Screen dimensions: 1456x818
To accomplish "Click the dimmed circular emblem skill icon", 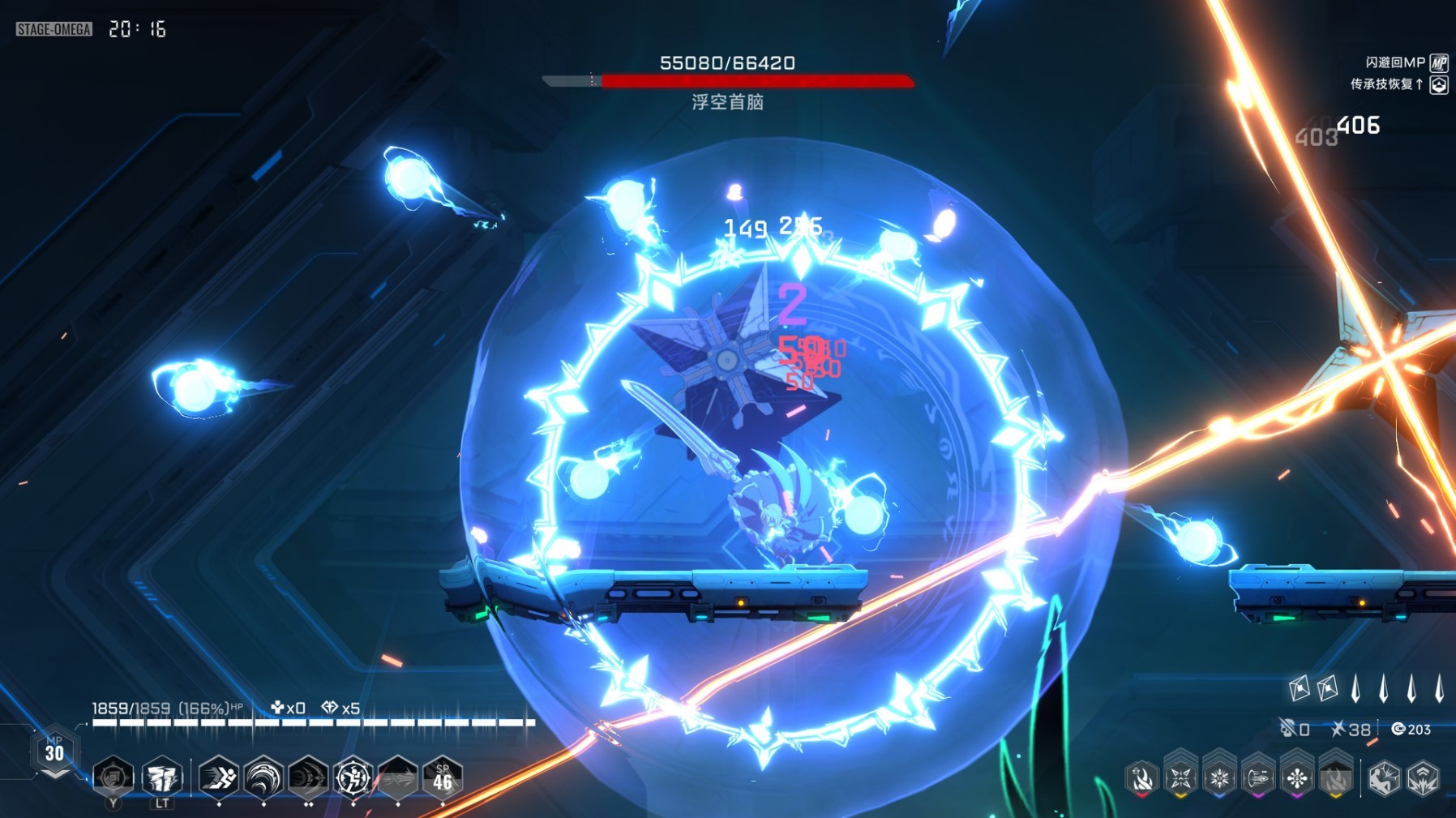I will click(x=113, y=777).
